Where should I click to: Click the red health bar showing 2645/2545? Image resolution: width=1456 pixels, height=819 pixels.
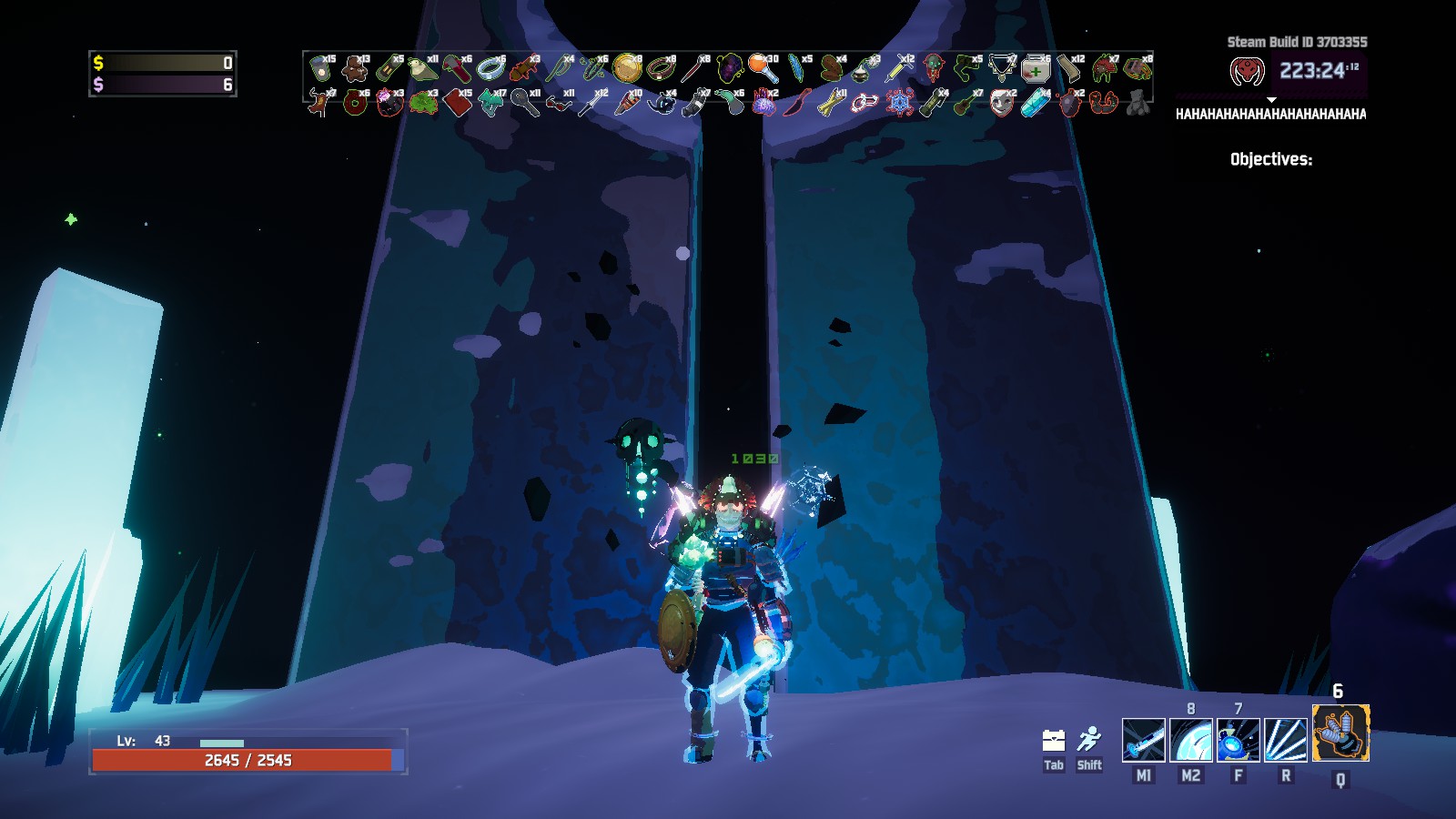coord(246,758)
